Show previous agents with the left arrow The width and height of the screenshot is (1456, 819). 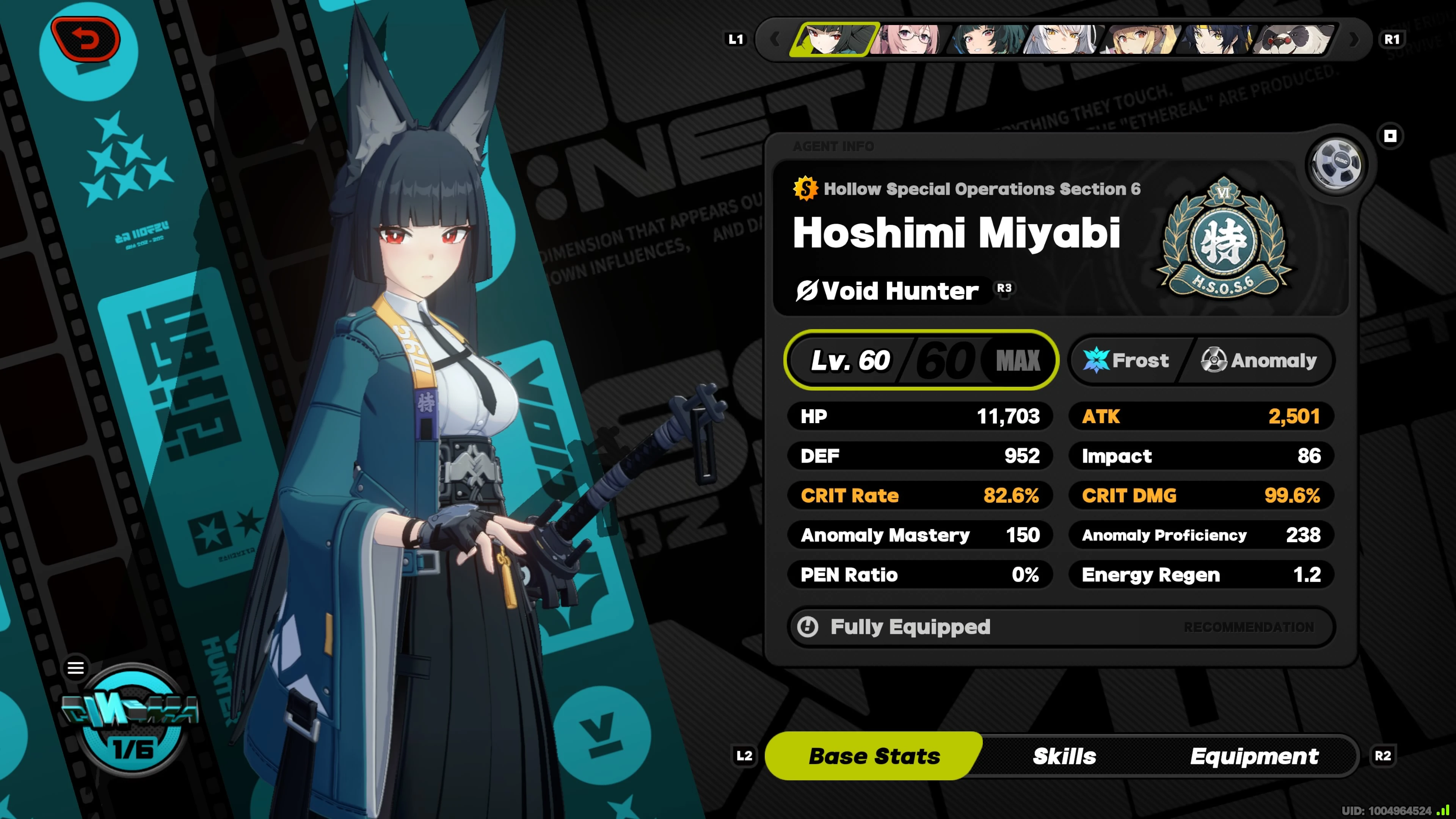pos(775,39)
